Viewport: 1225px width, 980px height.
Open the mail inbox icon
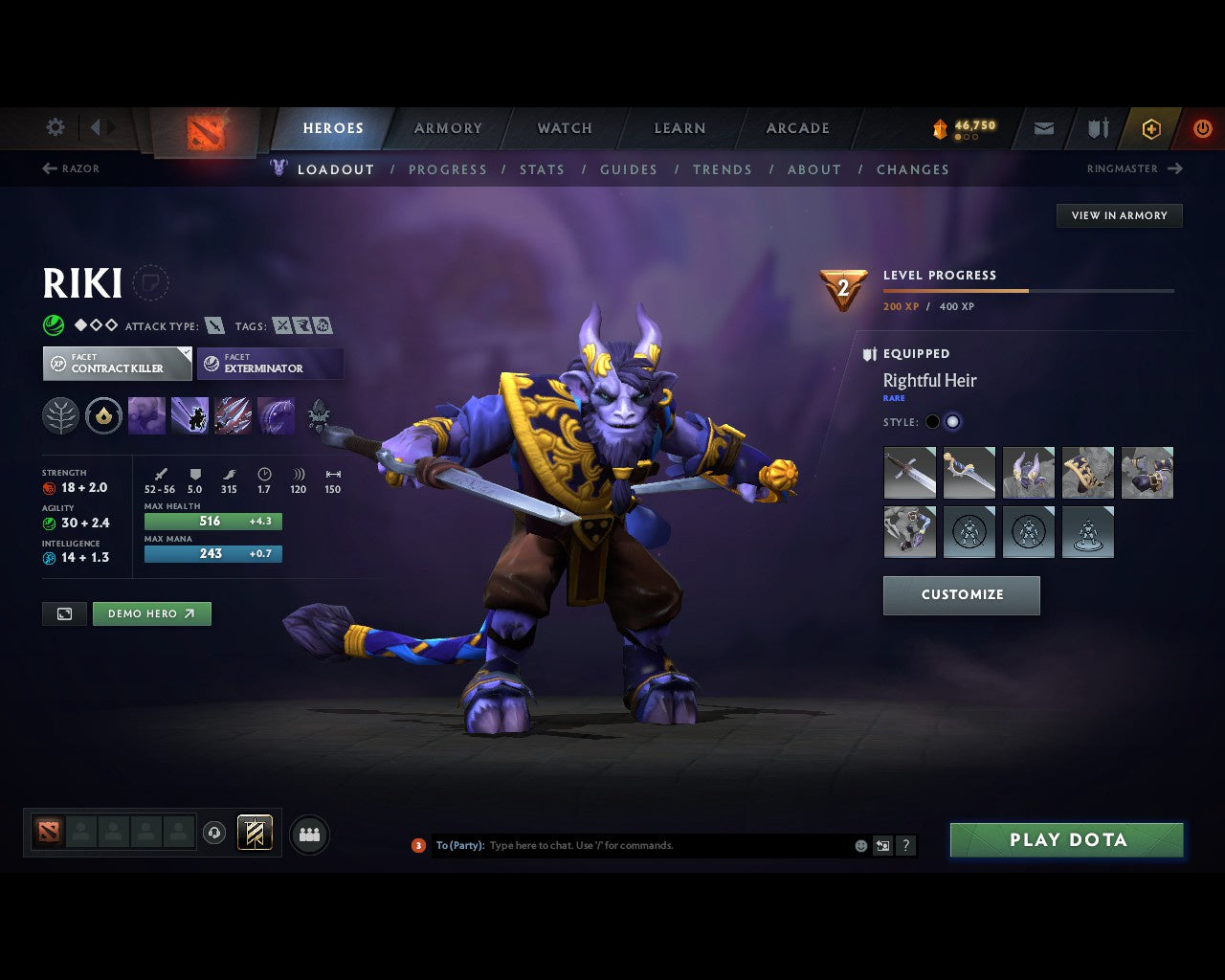point(1043,128)
